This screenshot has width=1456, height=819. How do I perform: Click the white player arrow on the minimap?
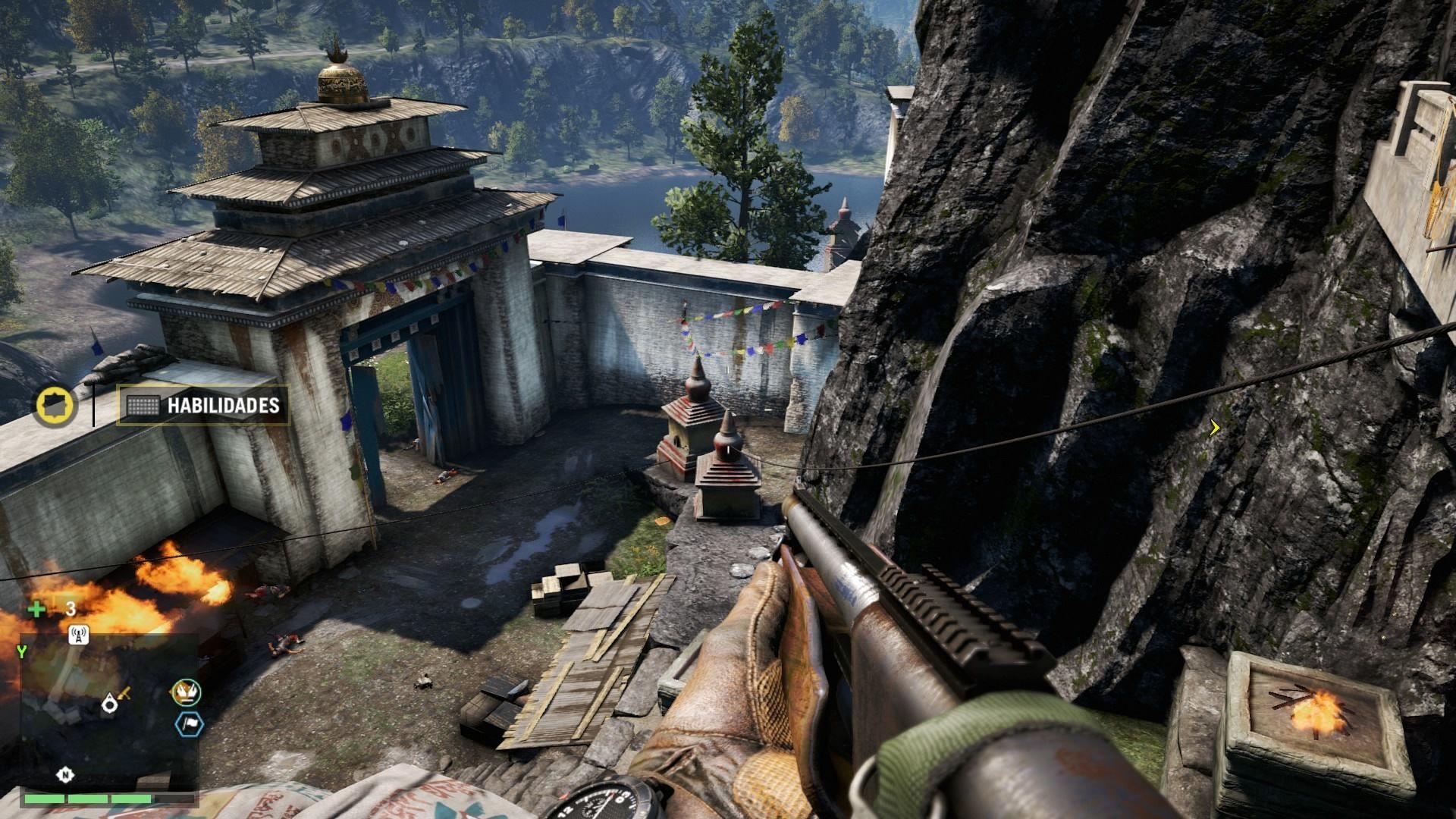click(110, 704)
